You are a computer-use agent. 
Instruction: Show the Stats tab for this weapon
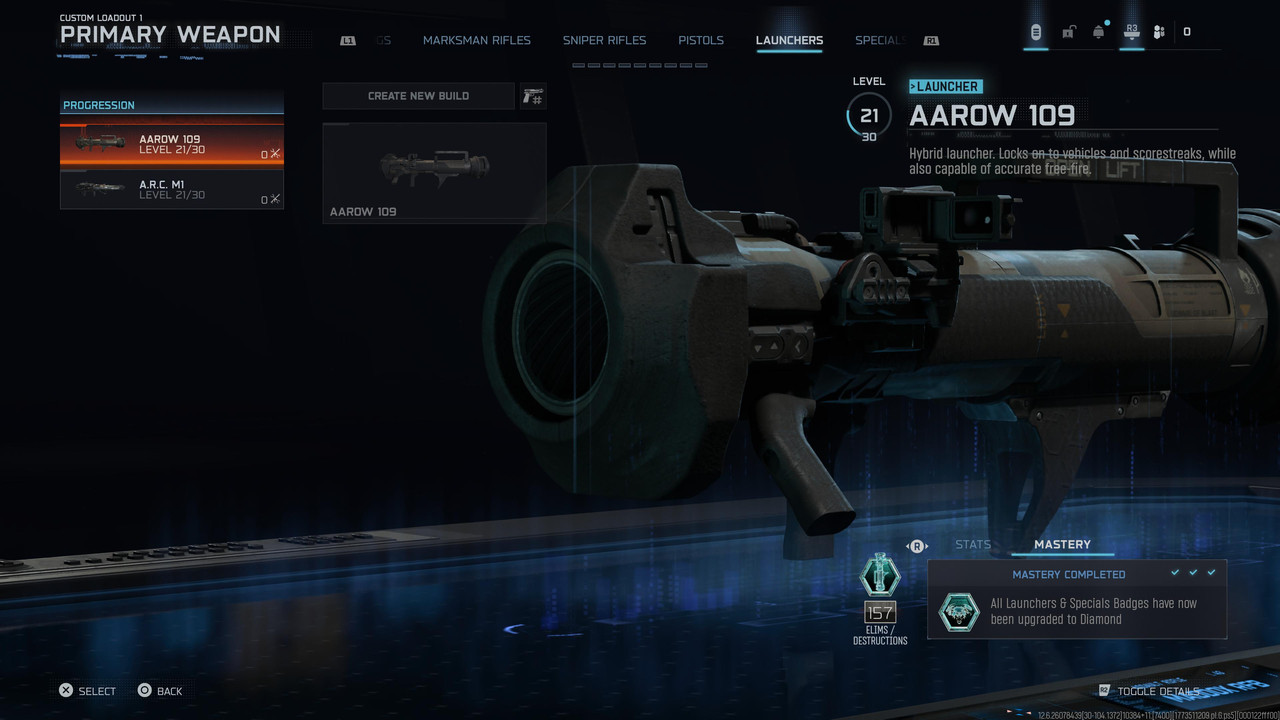click(972, 545)
